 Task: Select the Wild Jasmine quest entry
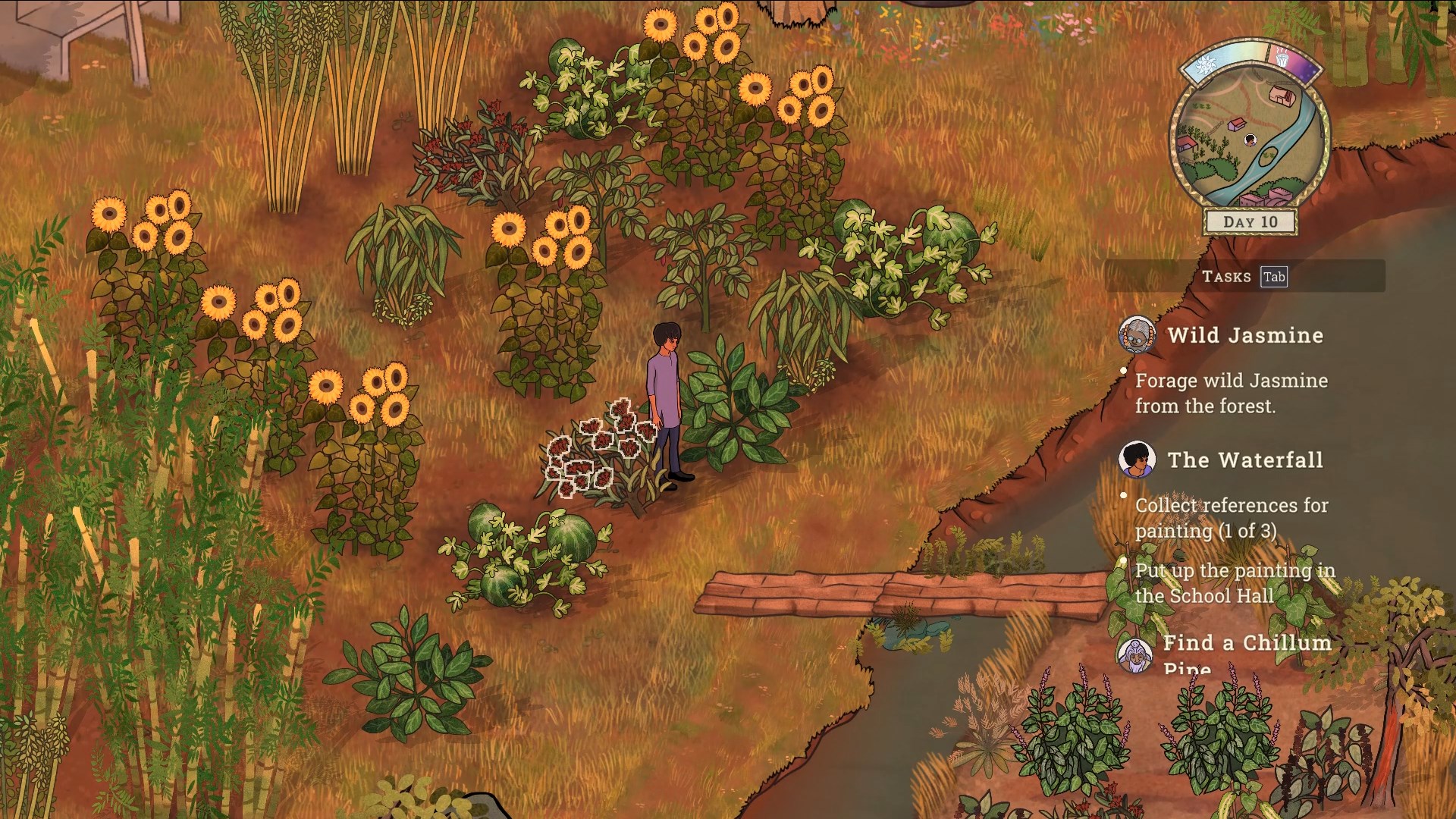[x=1245, y=335]
